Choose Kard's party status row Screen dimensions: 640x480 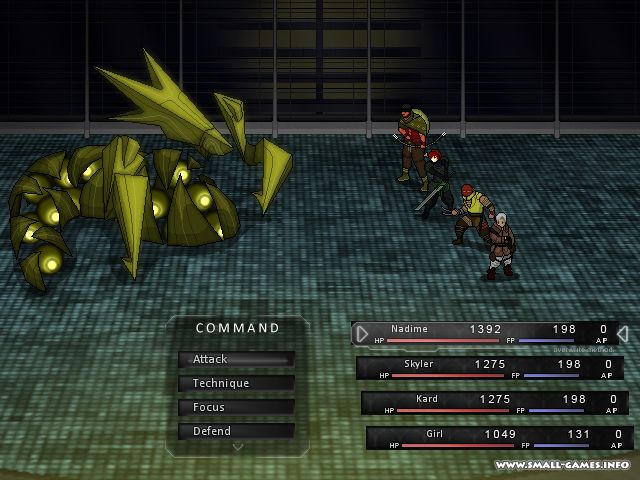tap(499, 403)
